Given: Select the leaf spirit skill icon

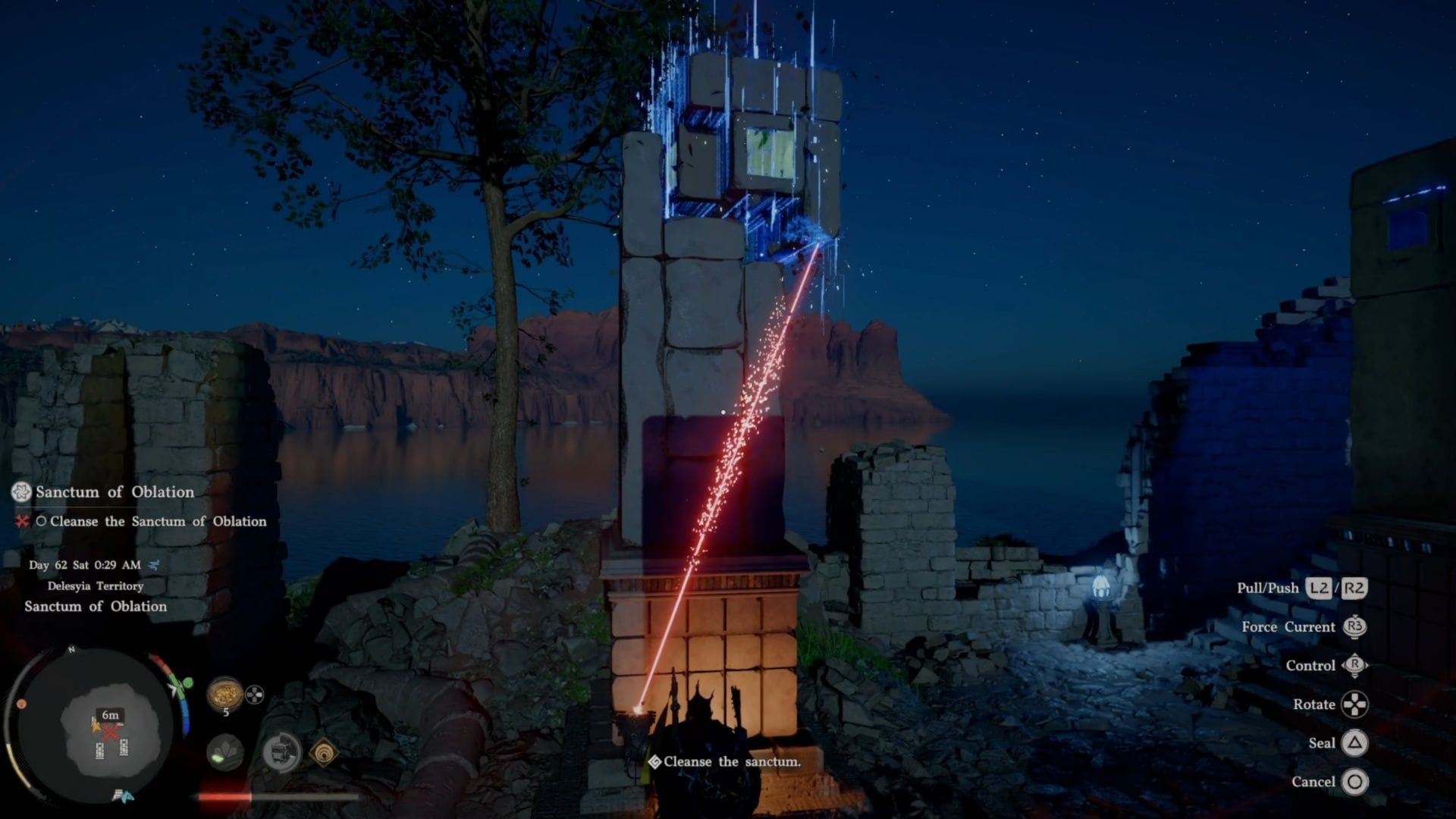Looking at the screenshot, I should (224, 752).
